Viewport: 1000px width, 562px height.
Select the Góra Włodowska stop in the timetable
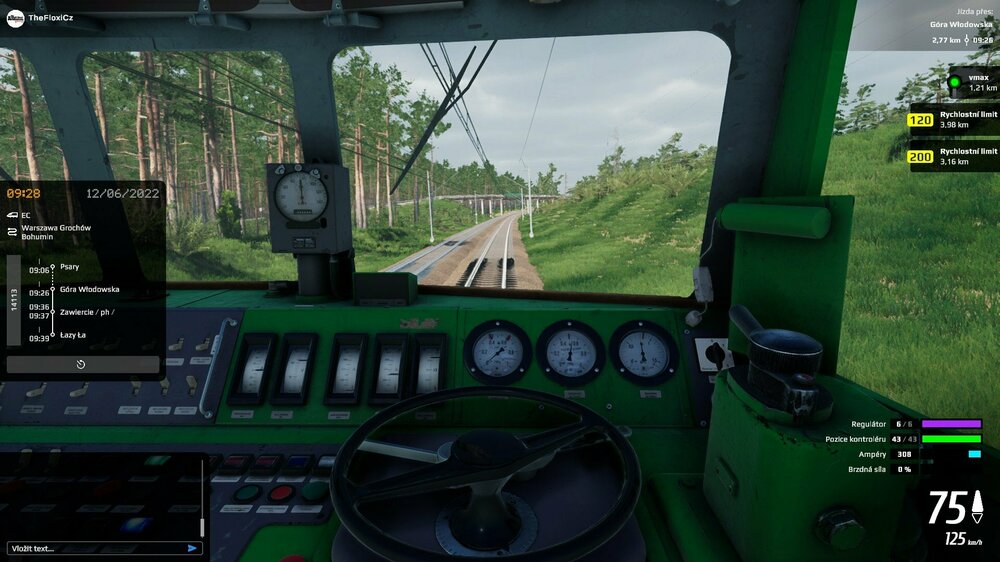pyautogui.click(x=89, y=289)
